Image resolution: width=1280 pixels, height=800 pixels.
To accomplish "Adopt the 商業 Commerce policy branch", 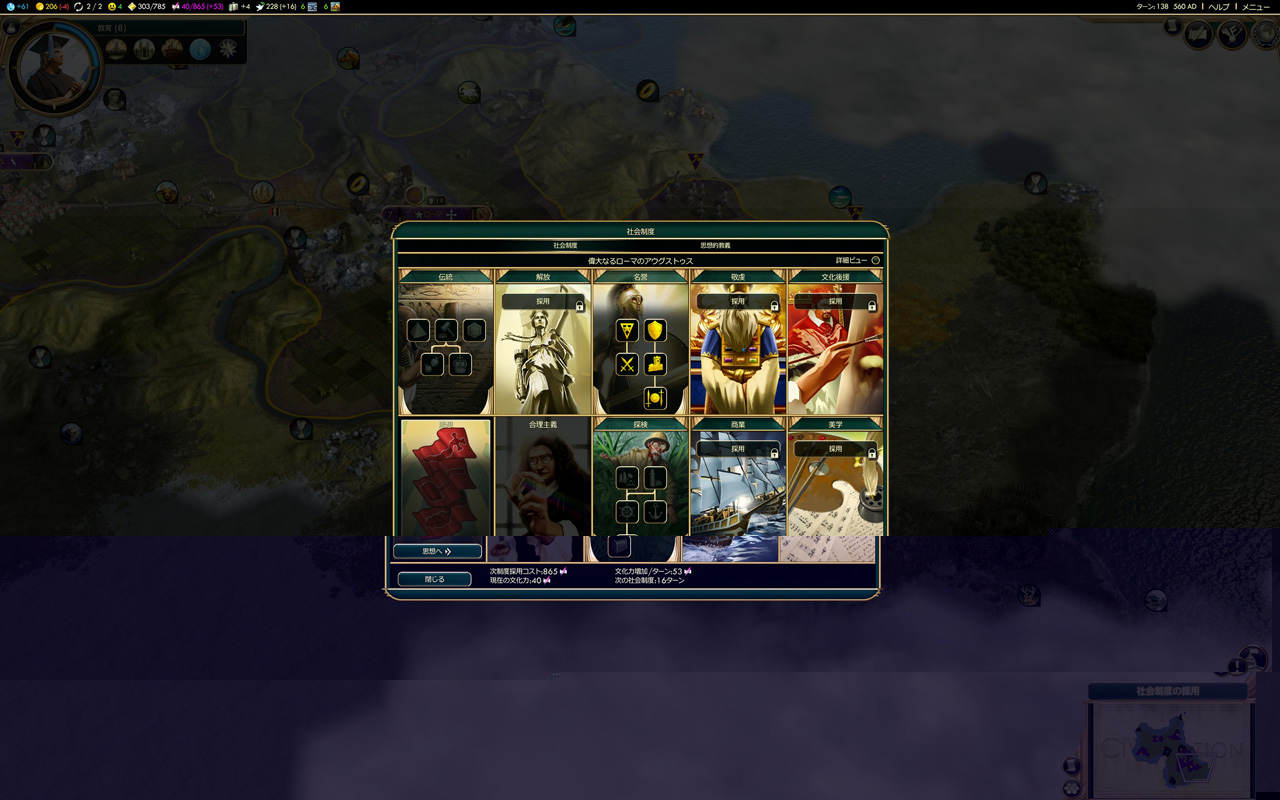I will (738, 449).
